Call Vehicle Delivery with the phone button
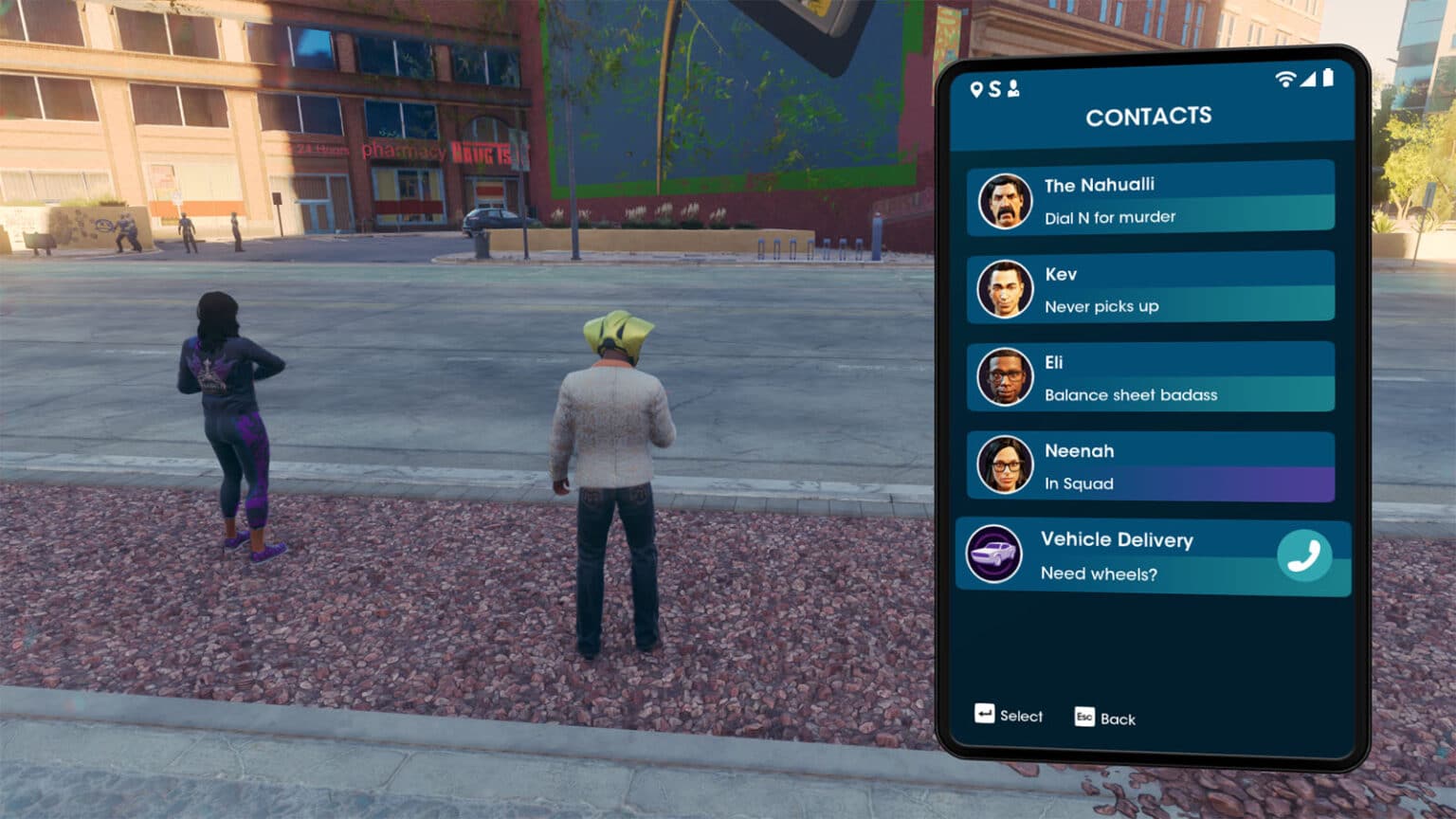This screenshot has height=819, width=1456. [x=1303, y=555]
